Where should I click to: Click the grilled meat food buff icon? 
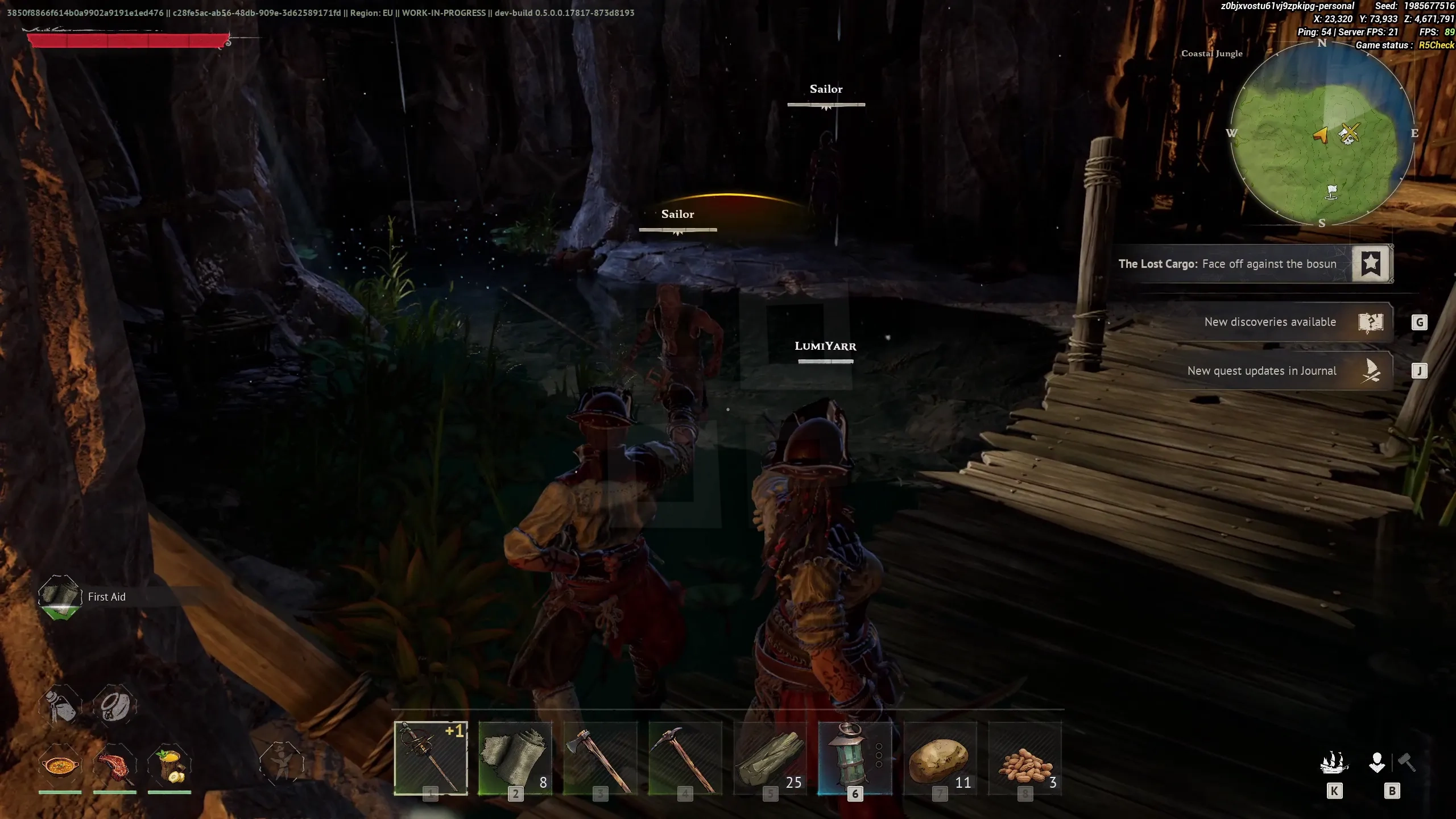click(115, 766)
